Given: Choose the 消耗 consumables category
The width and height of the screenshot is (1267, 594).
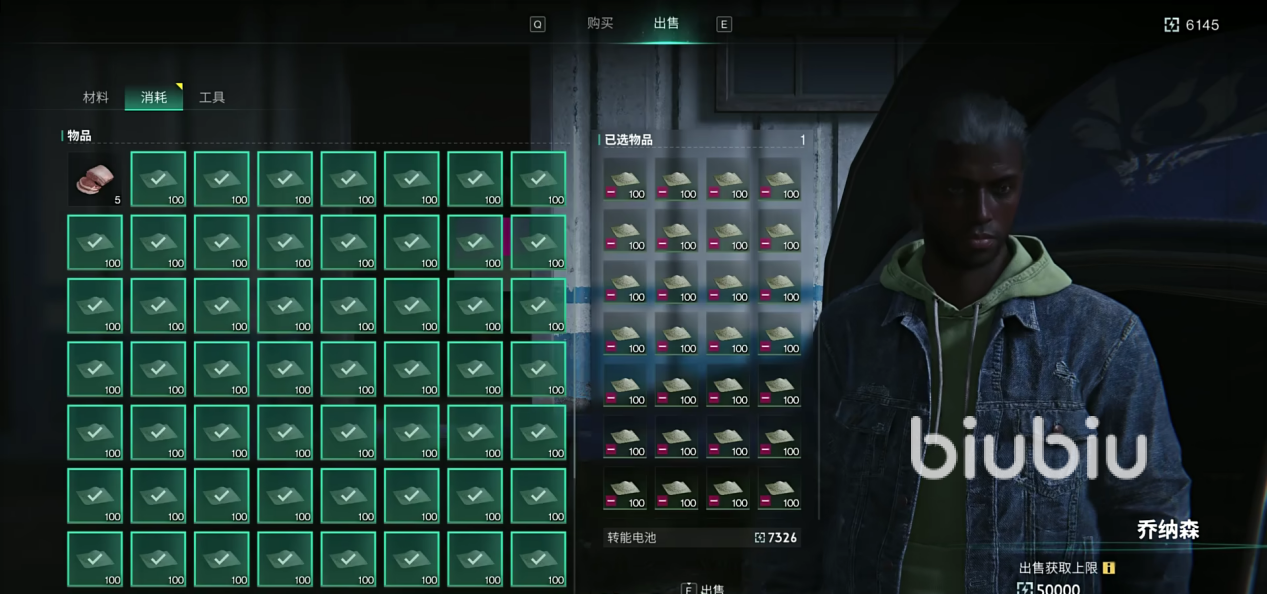Looking at the screenshot, I should point(154,97).
